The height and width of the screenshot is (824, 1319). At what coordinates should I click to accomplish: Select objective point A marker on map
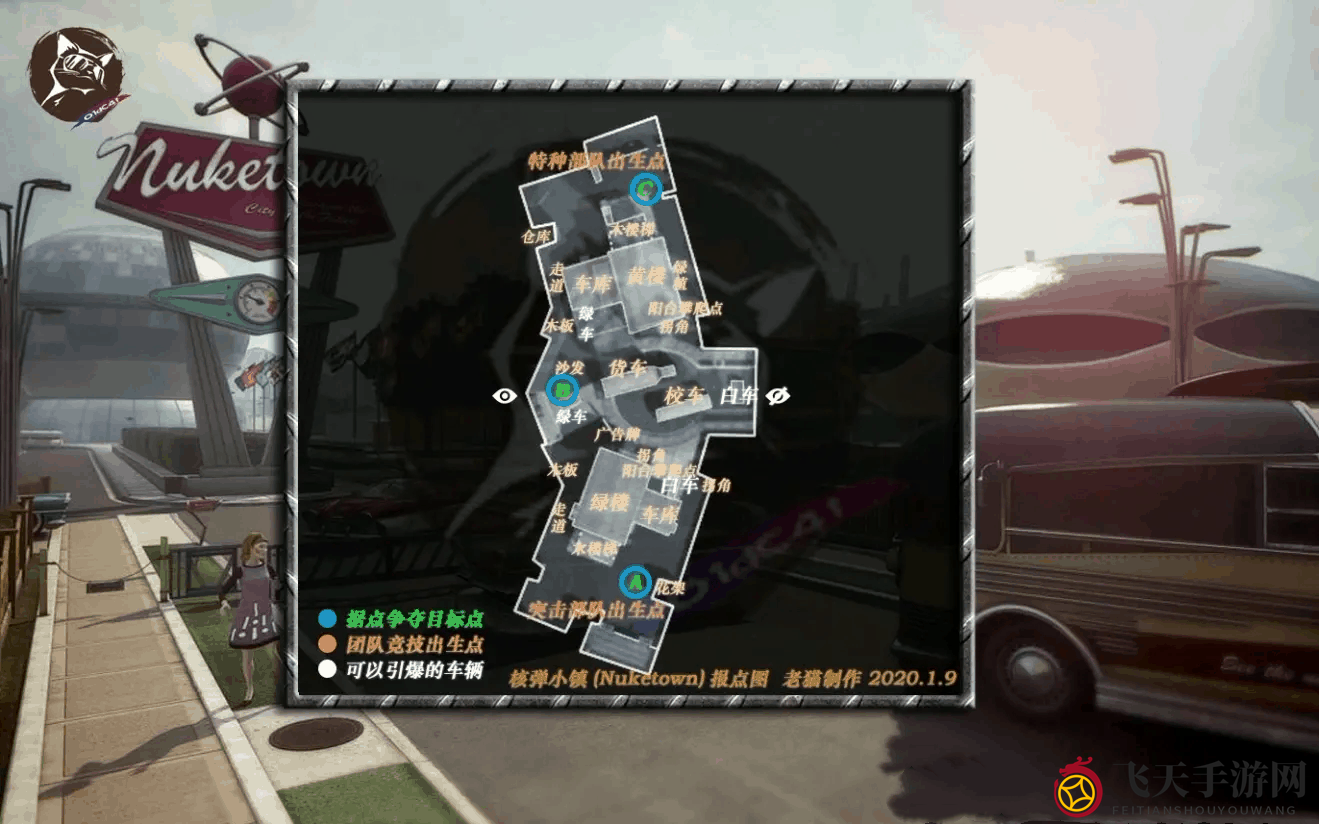[635, 581]
